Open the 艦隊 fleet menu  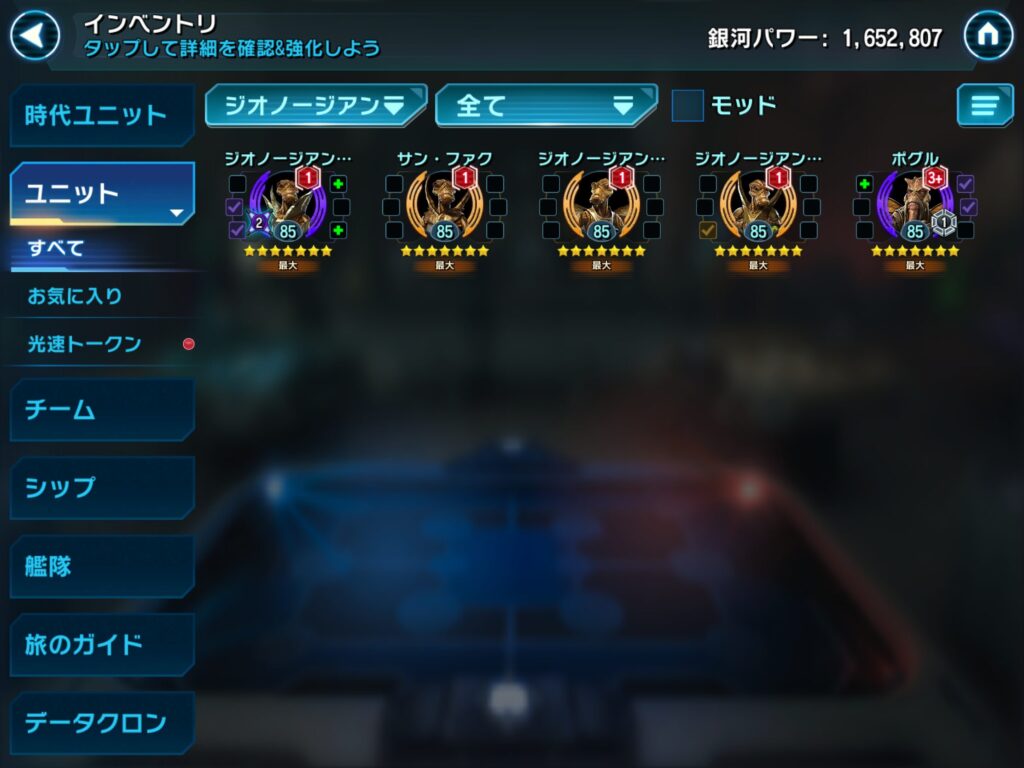click(x=101, y=566)
